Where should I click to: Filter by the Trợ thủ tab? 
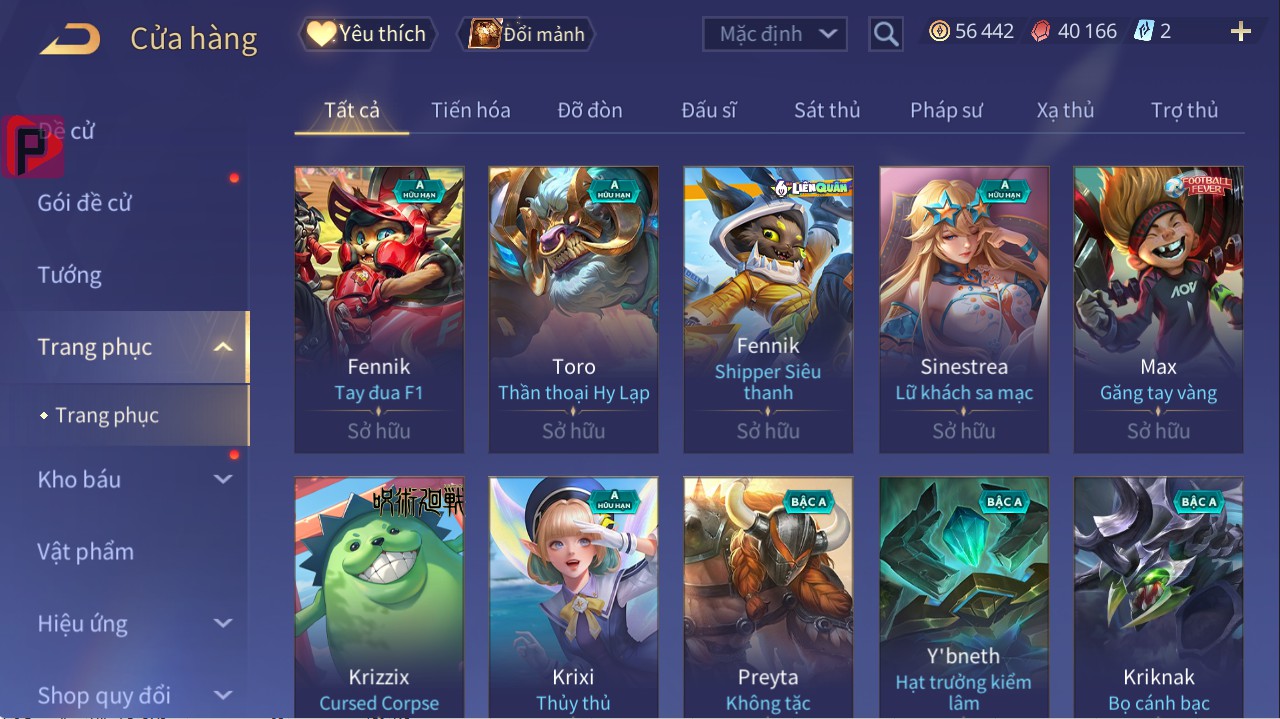tap(1184, 110)
